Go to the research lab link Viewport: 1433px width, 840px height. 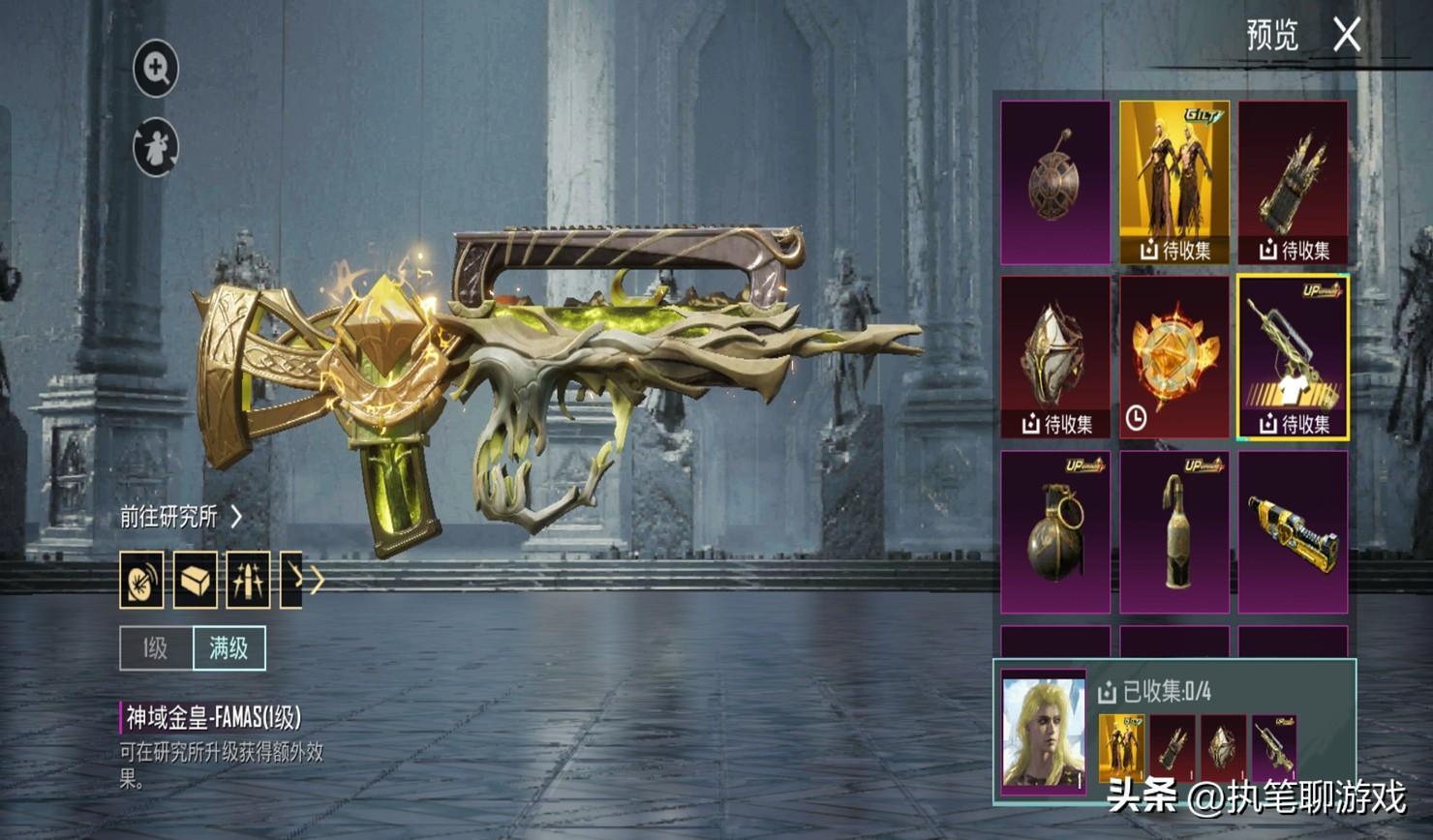(x=180, y=517)
